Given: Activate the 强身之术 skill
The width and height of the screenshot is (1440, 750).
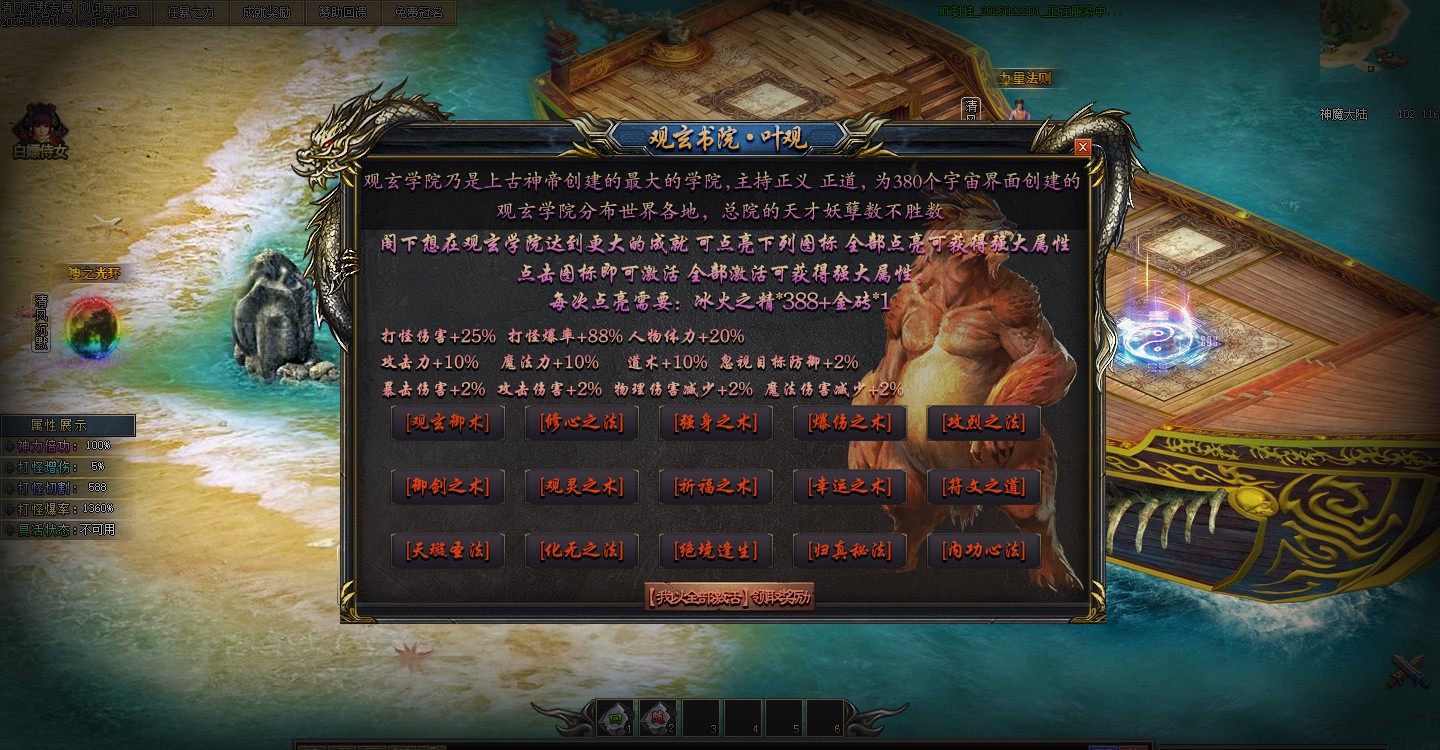Looking at the screenshot, I should [715, 423].
